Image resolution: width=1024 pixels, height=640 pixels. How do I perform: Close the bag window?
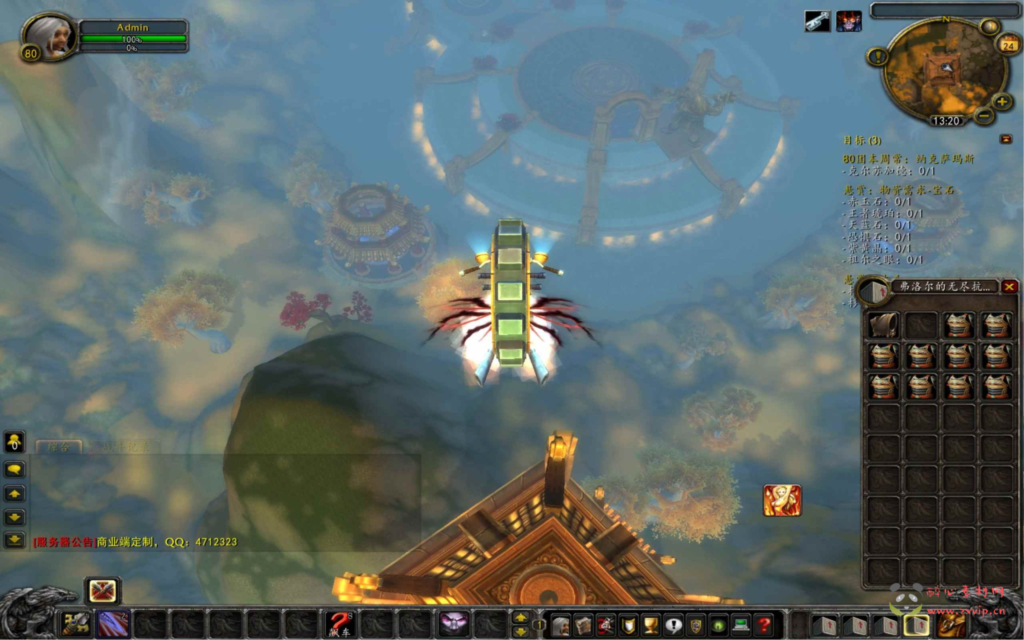click(1009, 287)
